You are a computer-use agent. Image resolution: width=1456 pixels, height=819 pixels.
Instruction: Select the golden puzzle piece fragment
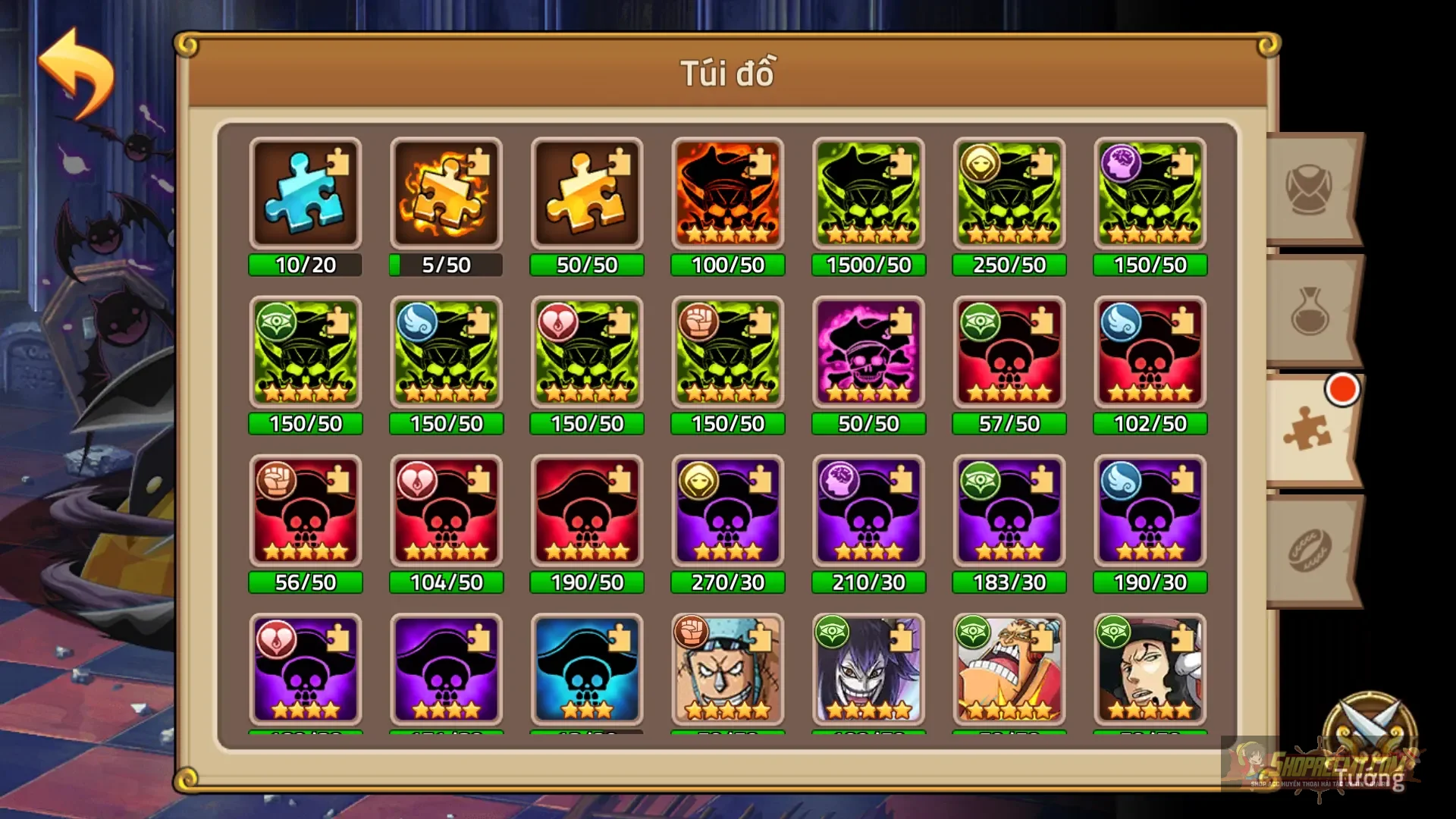pos(587,193)
